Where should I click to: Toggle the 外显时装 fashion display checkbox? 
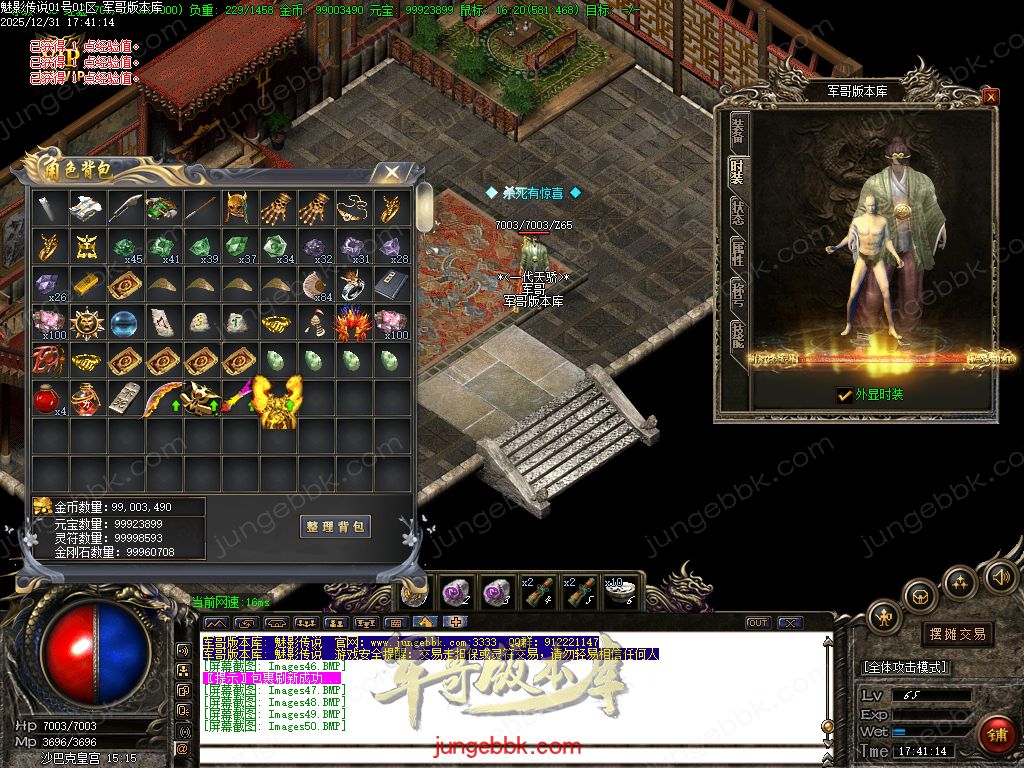click(x=845, y=395)
